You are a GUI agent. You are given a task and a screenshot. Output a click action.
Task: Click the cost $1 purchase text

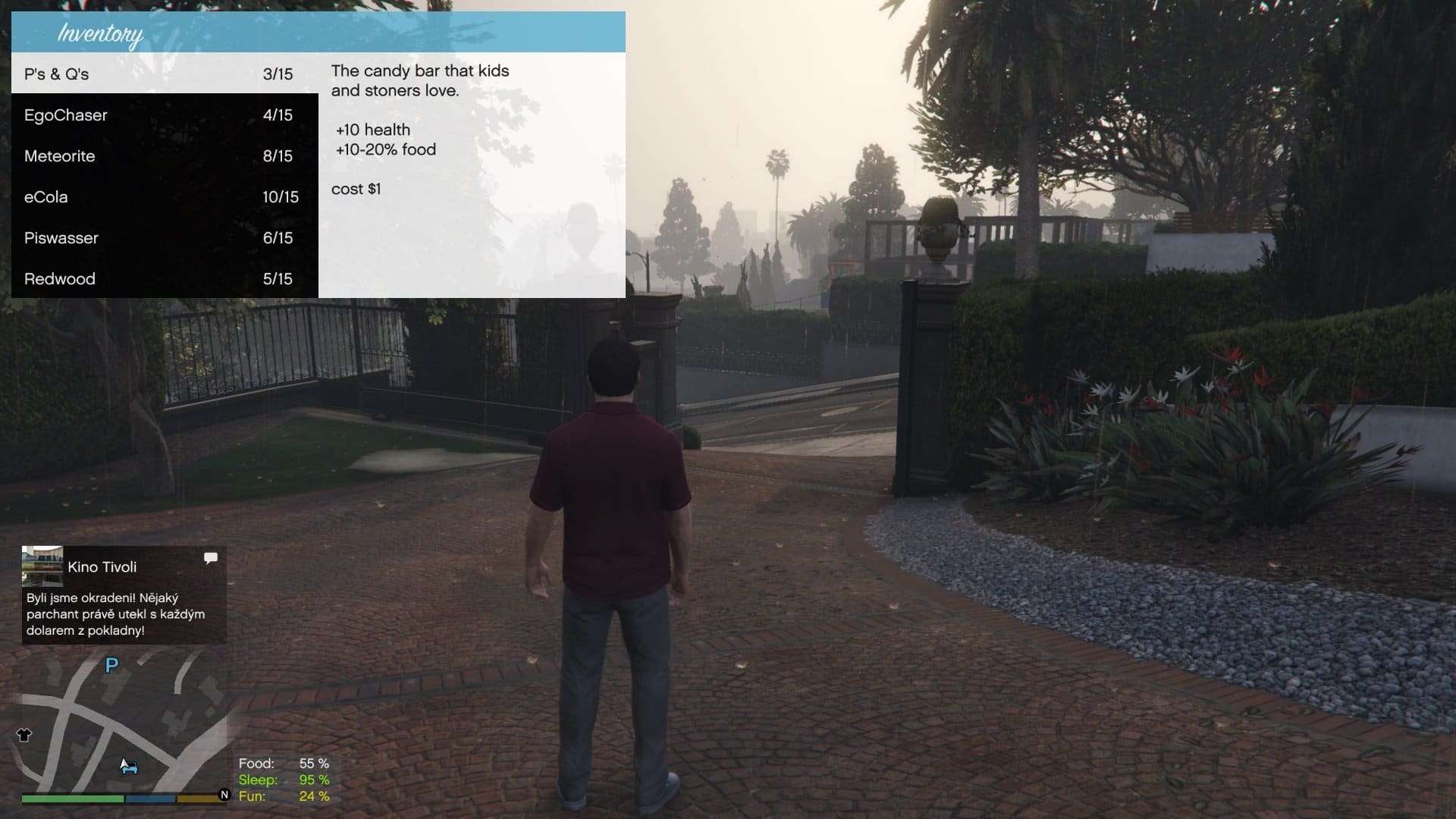click(356, 189)
